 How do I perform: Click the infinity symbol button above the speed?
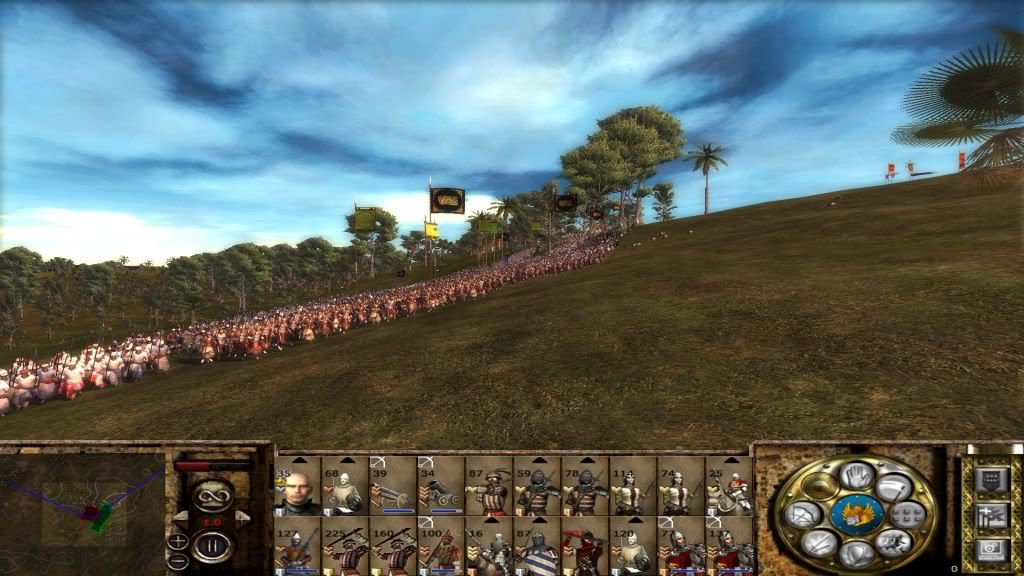(213, 494)
